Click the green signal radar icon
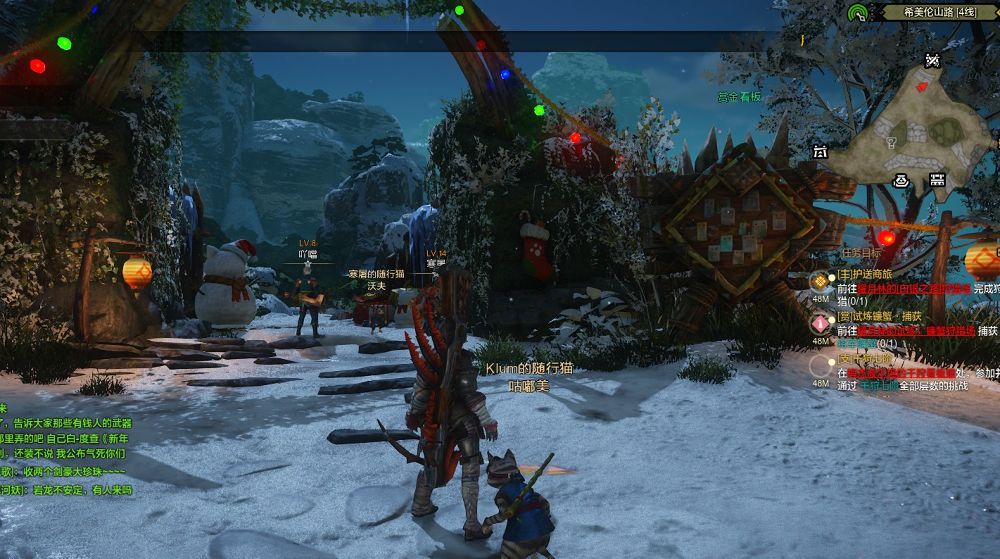 coord(857,13)
